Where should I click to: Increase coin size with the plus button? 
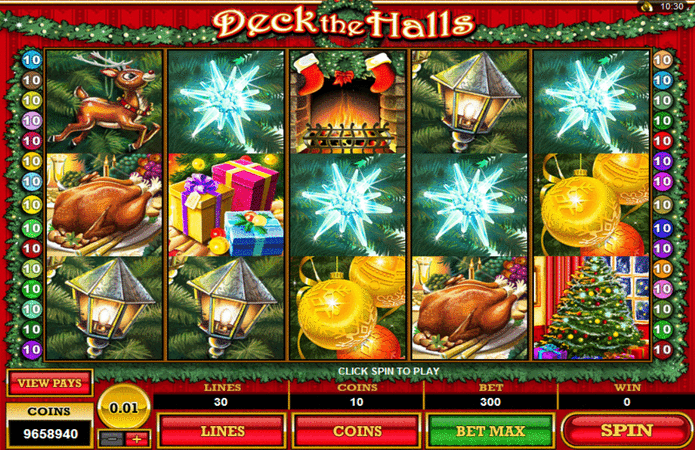(137, 438)
